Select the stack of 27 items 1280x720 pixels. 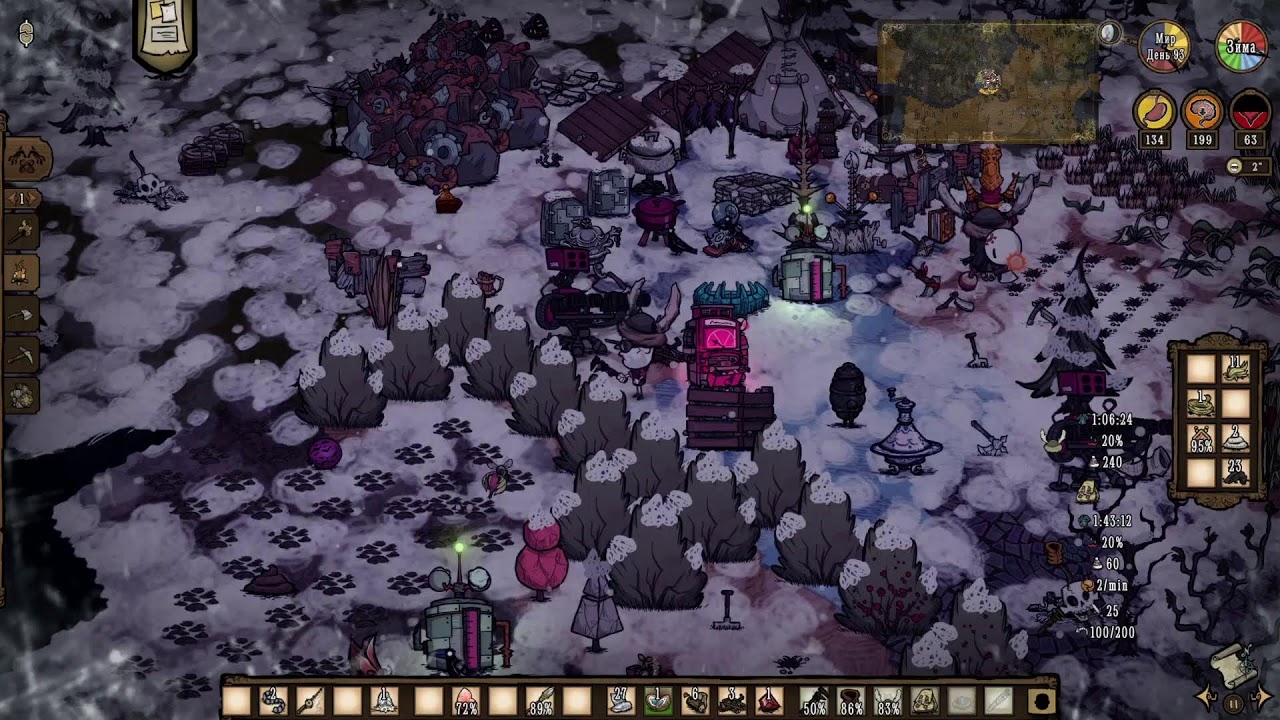pos(620,701)
